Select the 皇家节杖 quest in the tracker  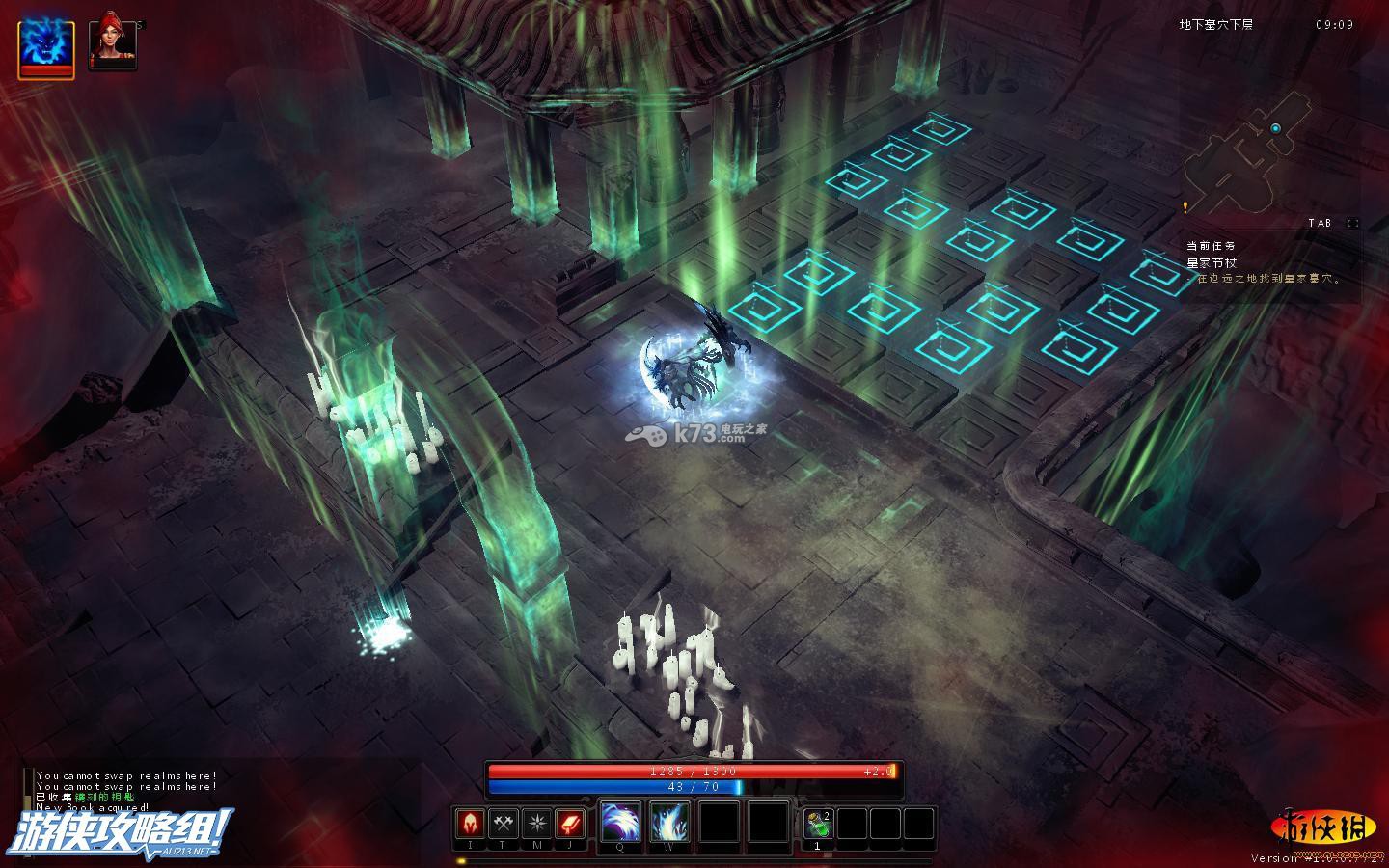(1212, 262)
